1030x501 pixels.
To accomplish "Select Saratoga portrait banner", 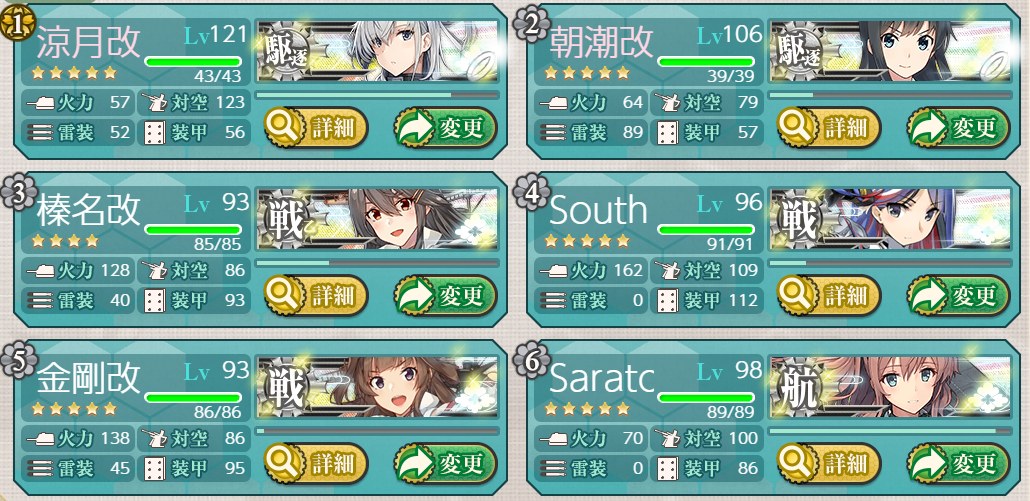I will 890,387.
